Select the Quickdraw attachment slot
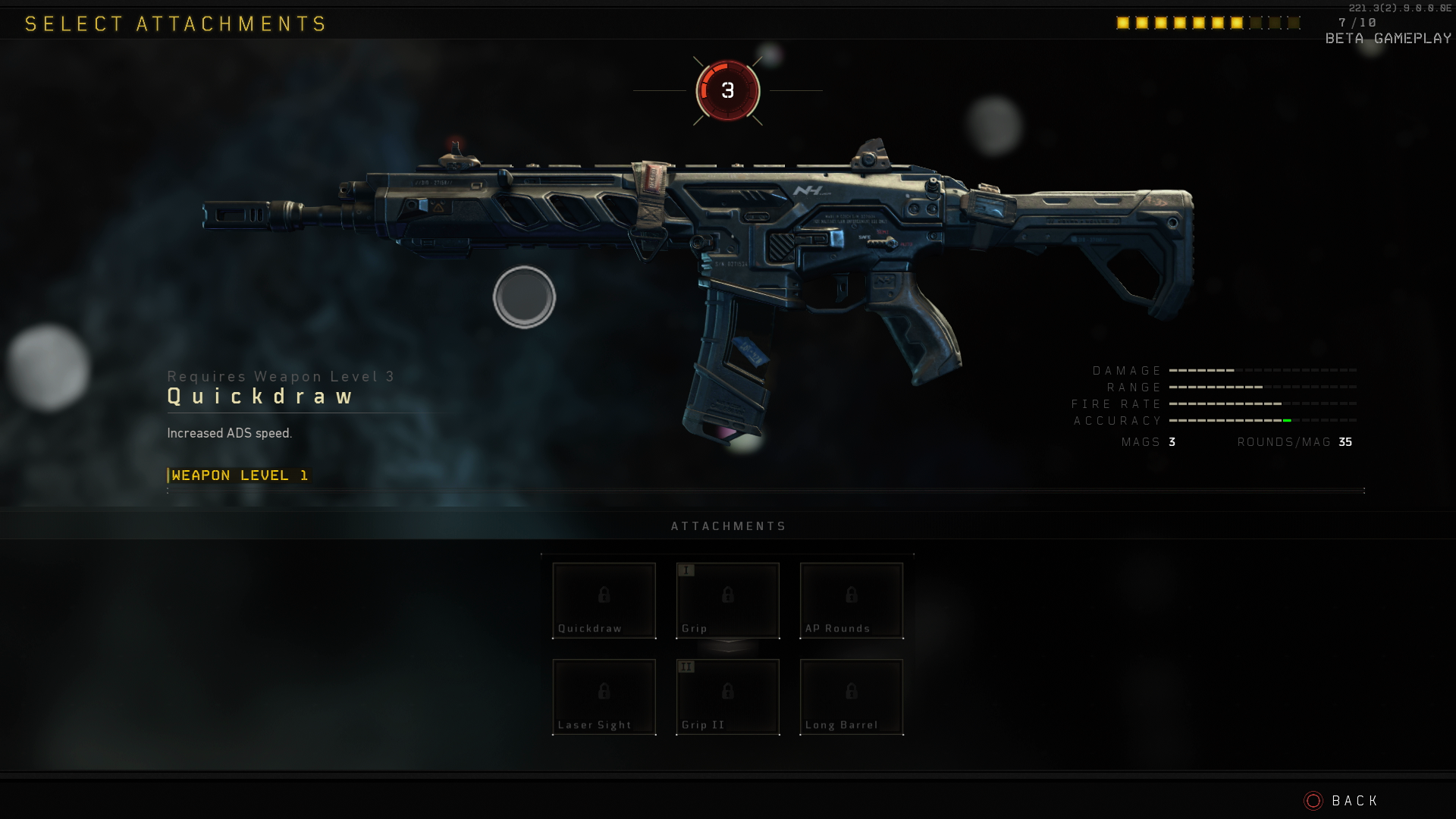Viewport: 1456px width, 819px height. (x=604, y=601)
